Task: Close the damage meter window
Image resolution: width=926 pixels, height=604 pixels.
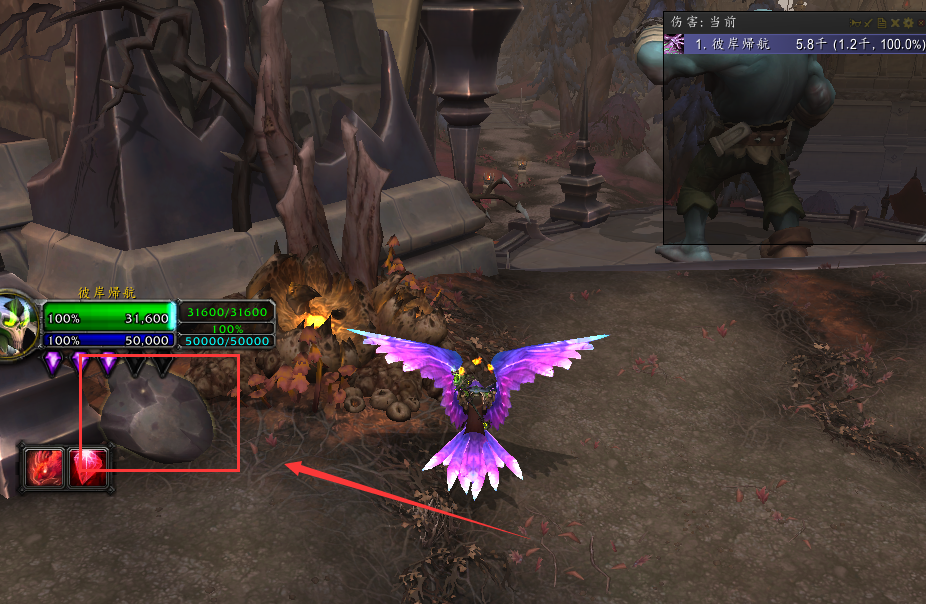Action: pyautogui.click(x=921, y=22)
